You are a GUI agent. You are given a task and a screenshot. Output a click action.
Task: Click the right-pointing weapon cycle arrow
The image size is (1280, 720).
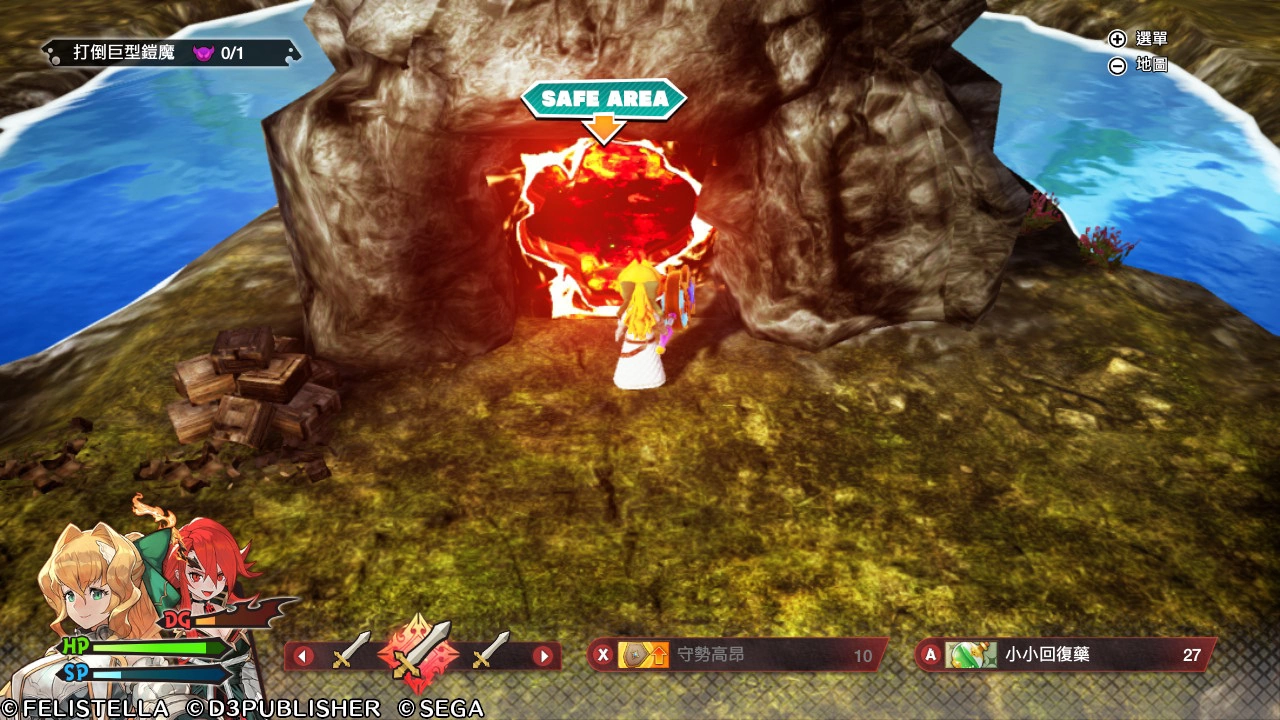tap(542, 657)
